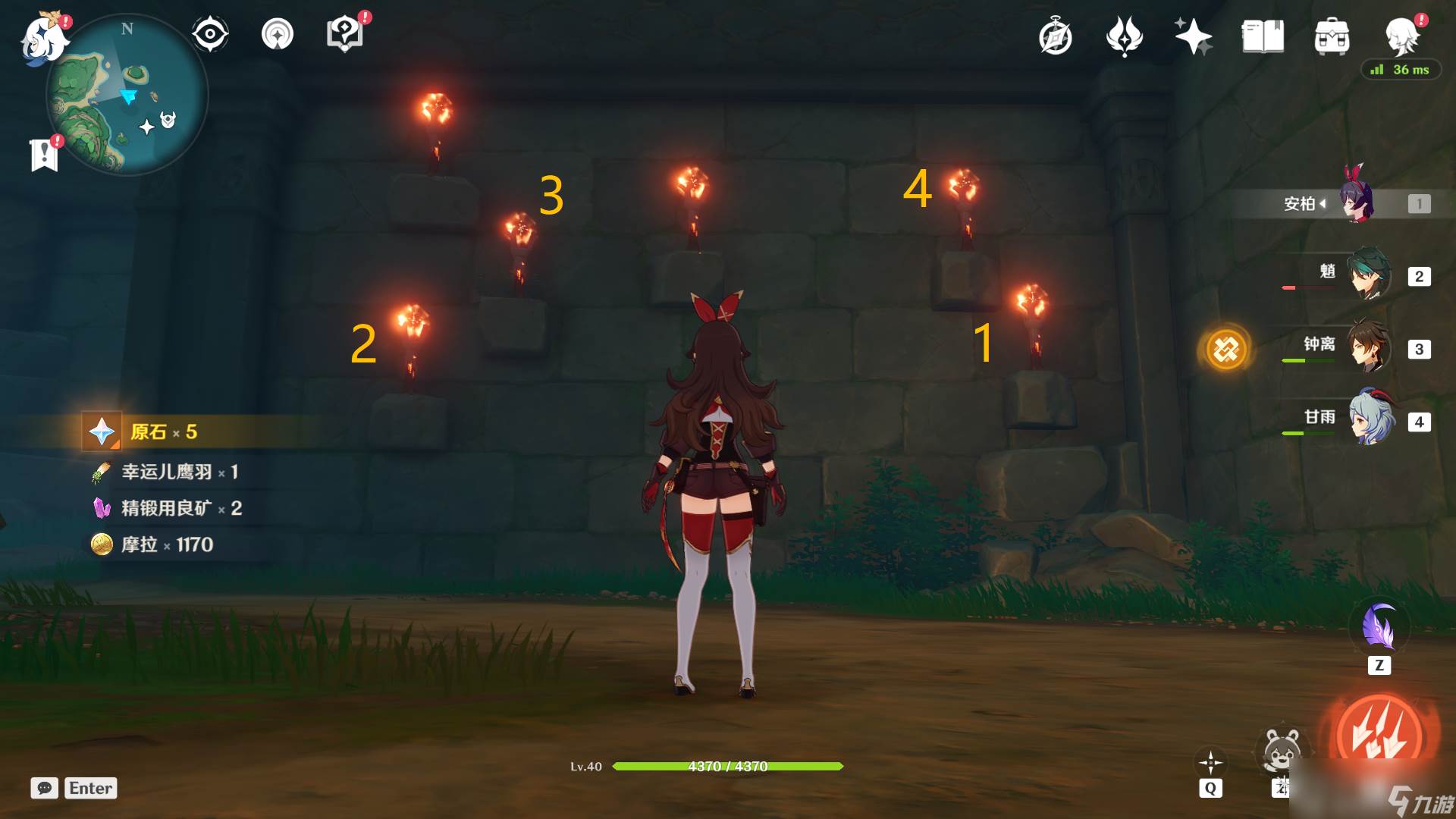
Task: Open the chat bubble box
Action: 45,788
